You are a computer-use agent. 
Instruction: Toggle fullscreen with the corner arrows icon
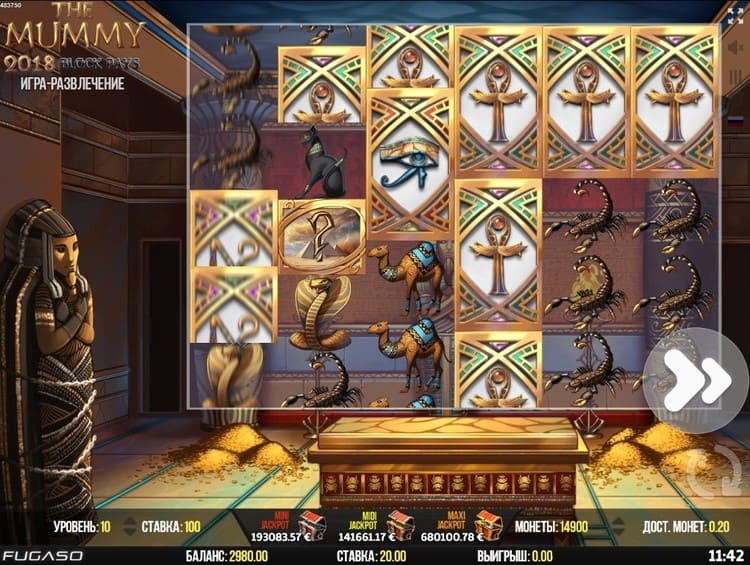(x=735, y=15)
